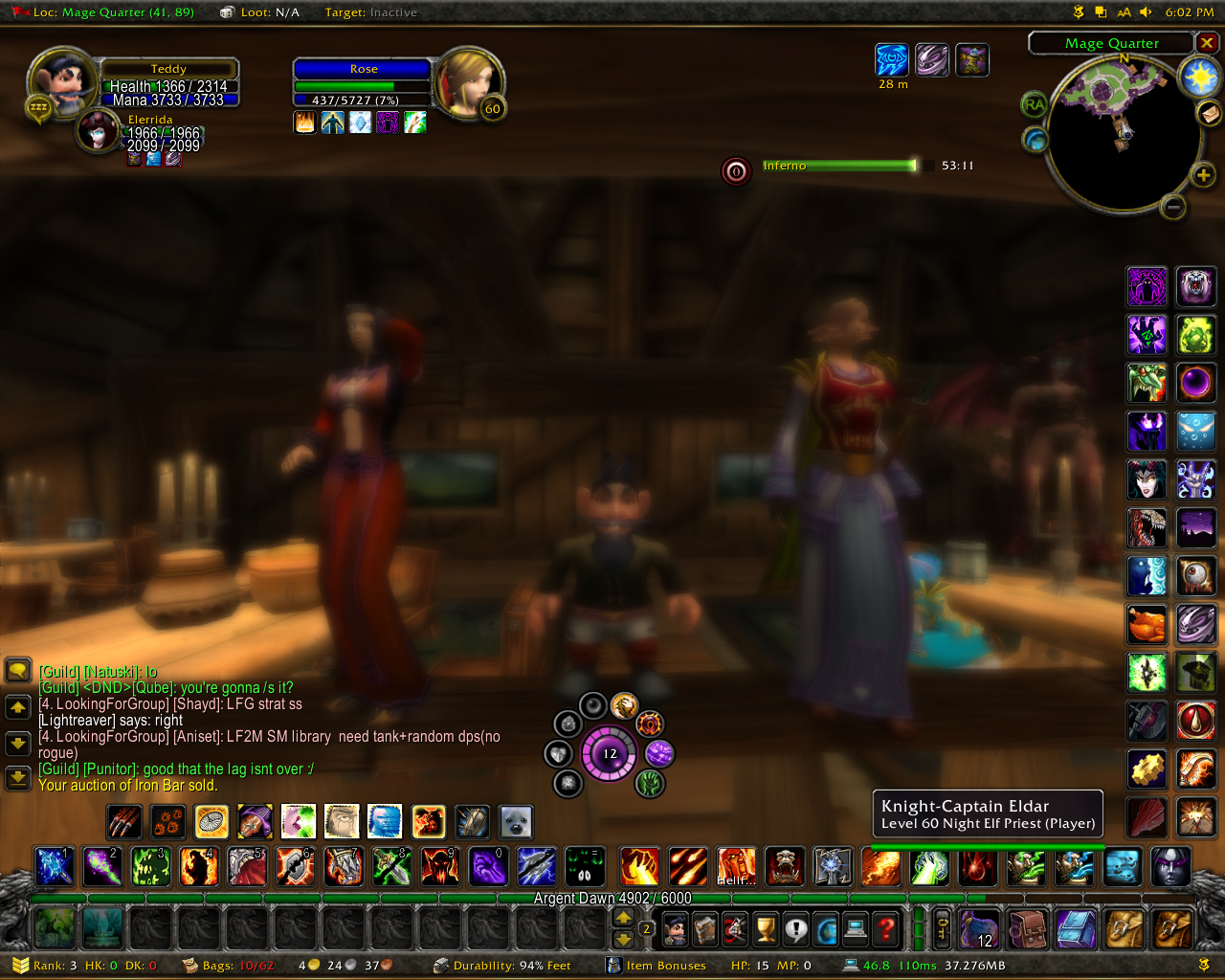Close the minimap with the X button

[x=1207, y=43]
